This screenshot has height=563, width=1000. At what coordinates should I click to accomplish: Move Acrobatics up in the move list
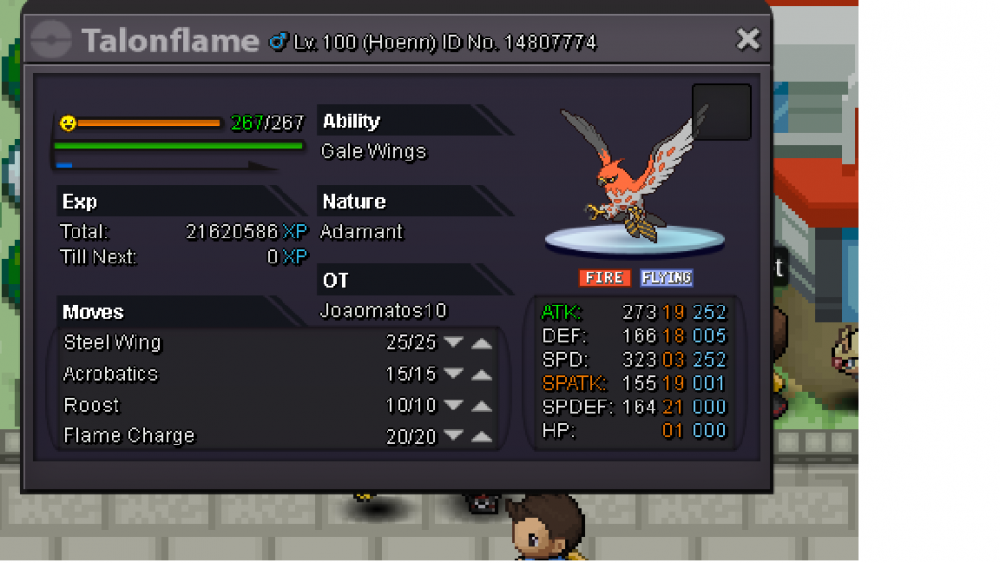[x=482, y=375]
